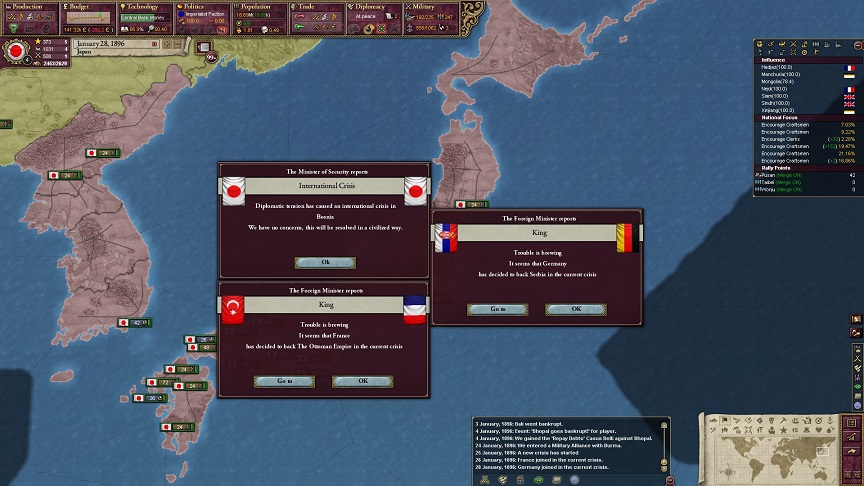Confirm France backing Ottoman Empire message
Image resolution: width=864 pixels, height=486 pixels.
(362, 381)
